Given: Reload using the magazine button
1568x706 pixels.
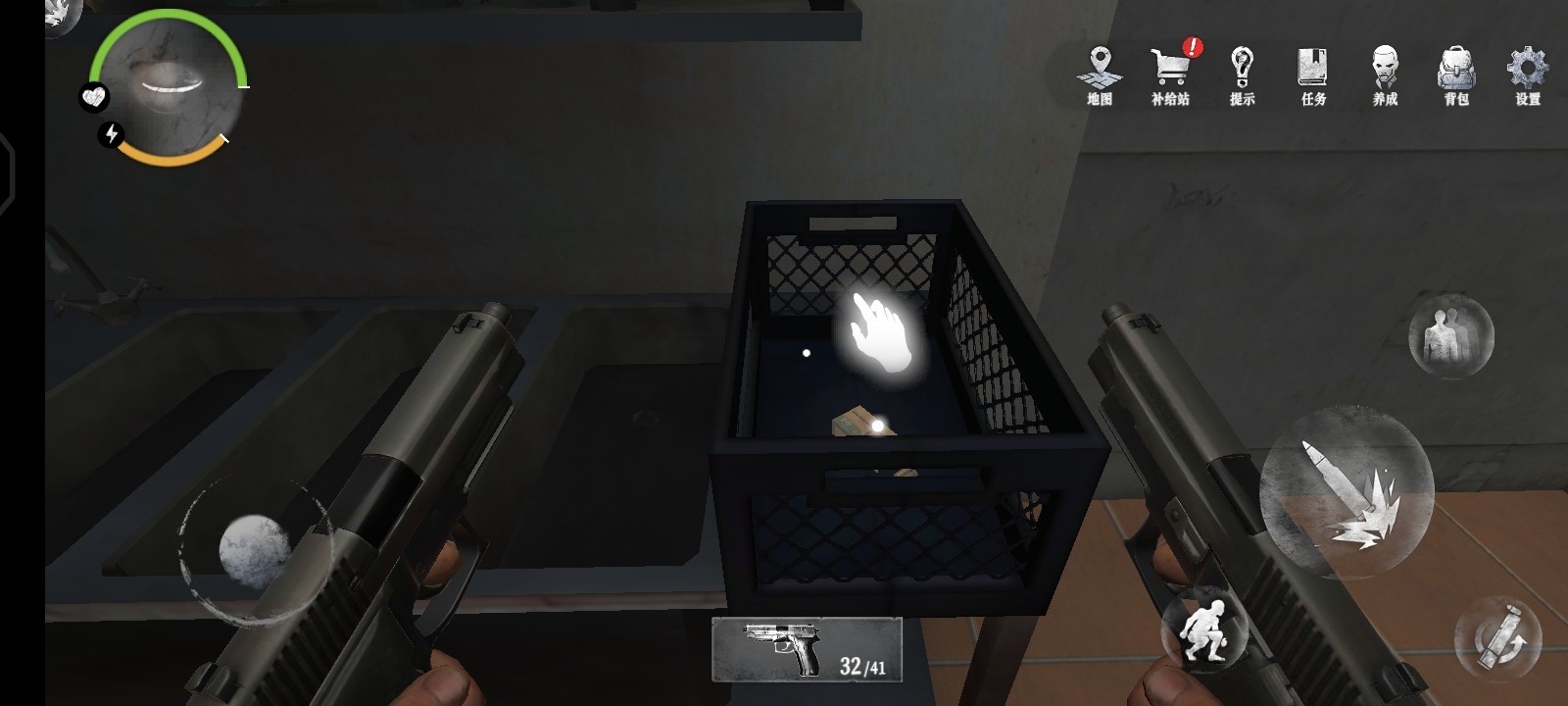Looking at the screenshot, I should 1498,639.
